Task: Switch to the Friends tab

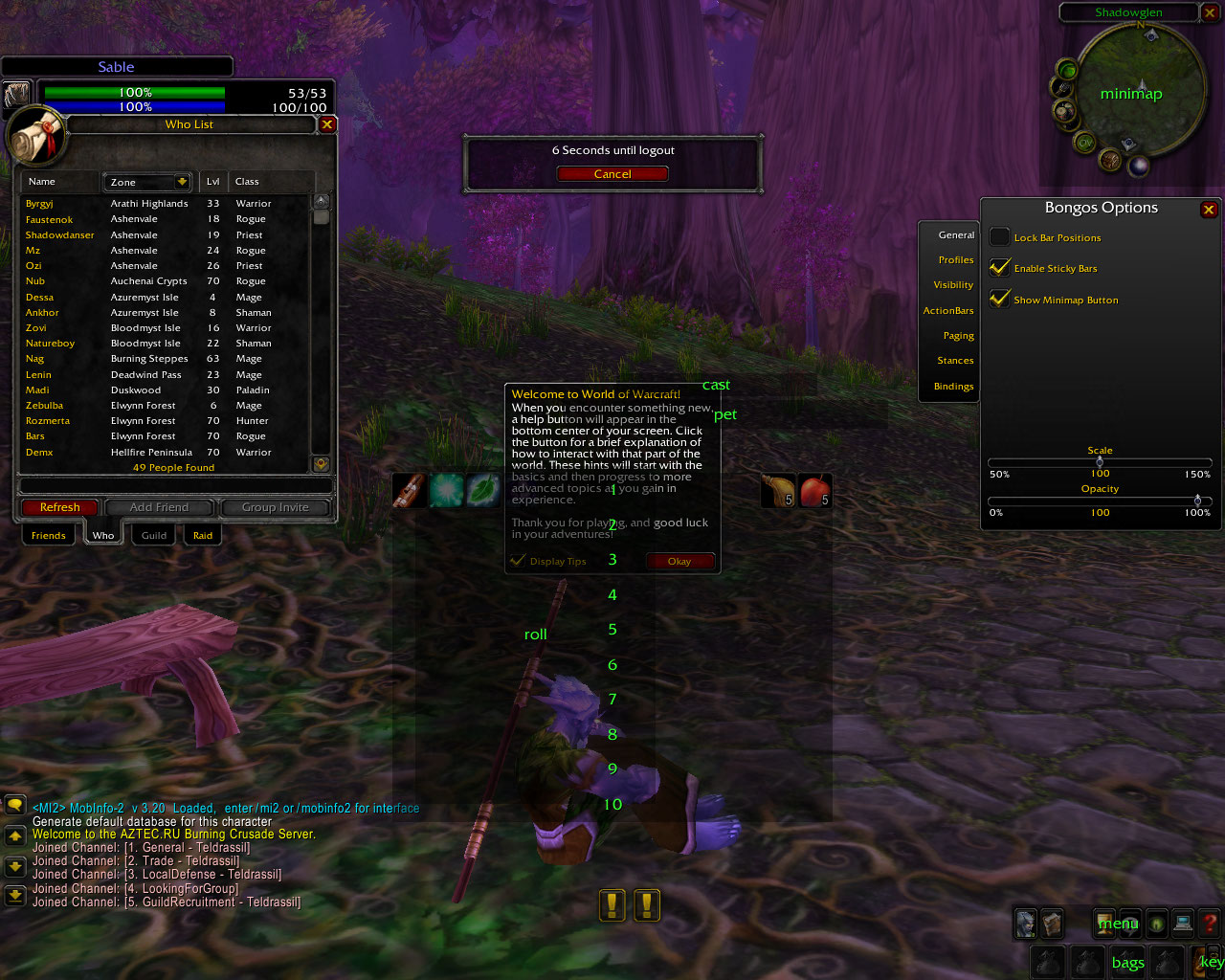Action: tap(48, 535)
